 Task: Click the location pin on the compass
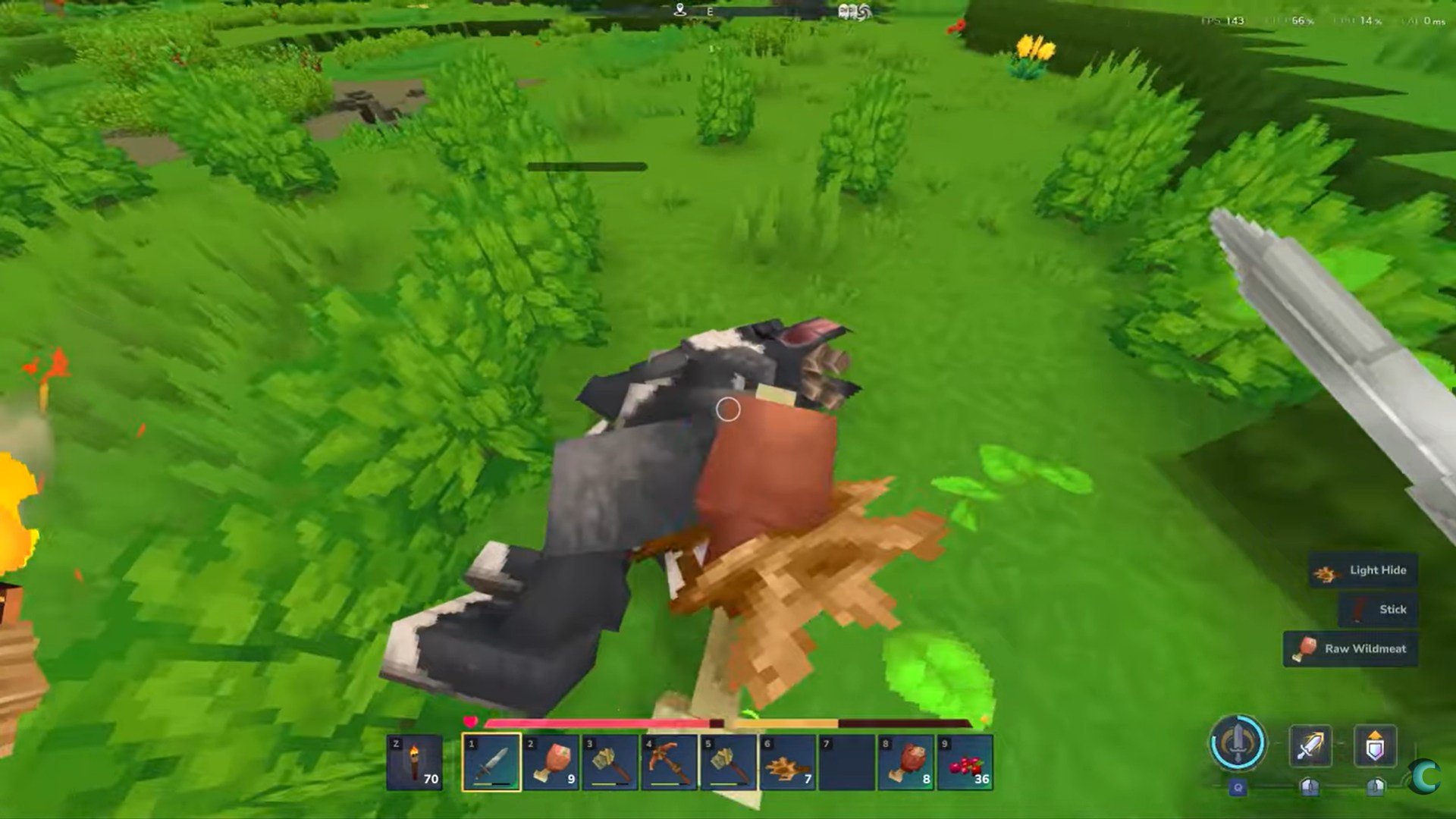[680, 10]
